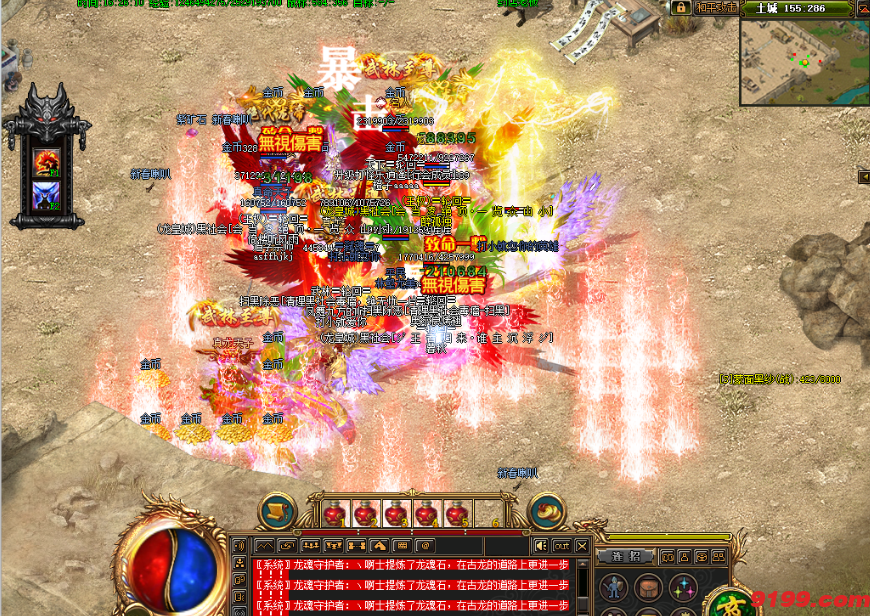Open the 连招 combo panel

pyautogui.click(x=625, y=556)
